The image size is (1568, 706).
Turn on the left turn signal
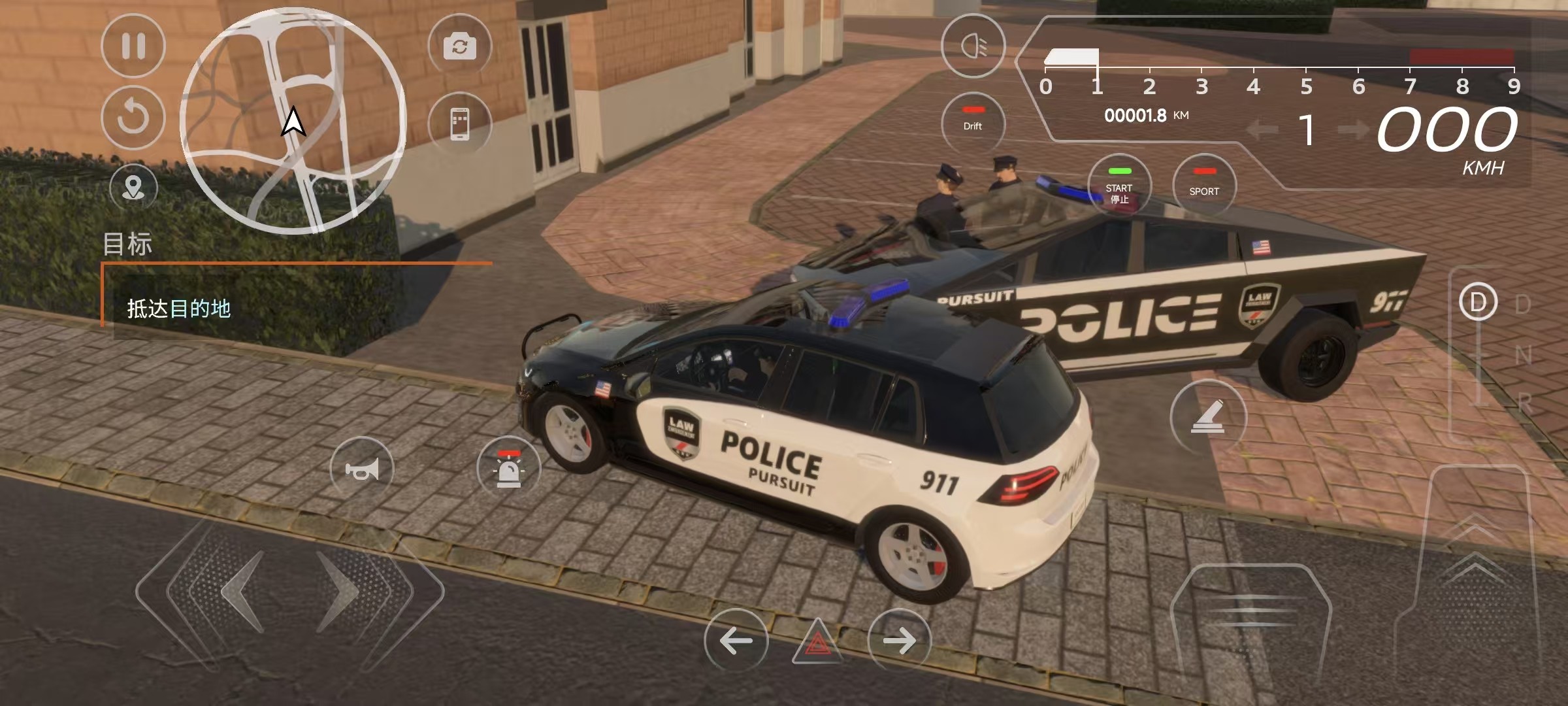[736, 641]
